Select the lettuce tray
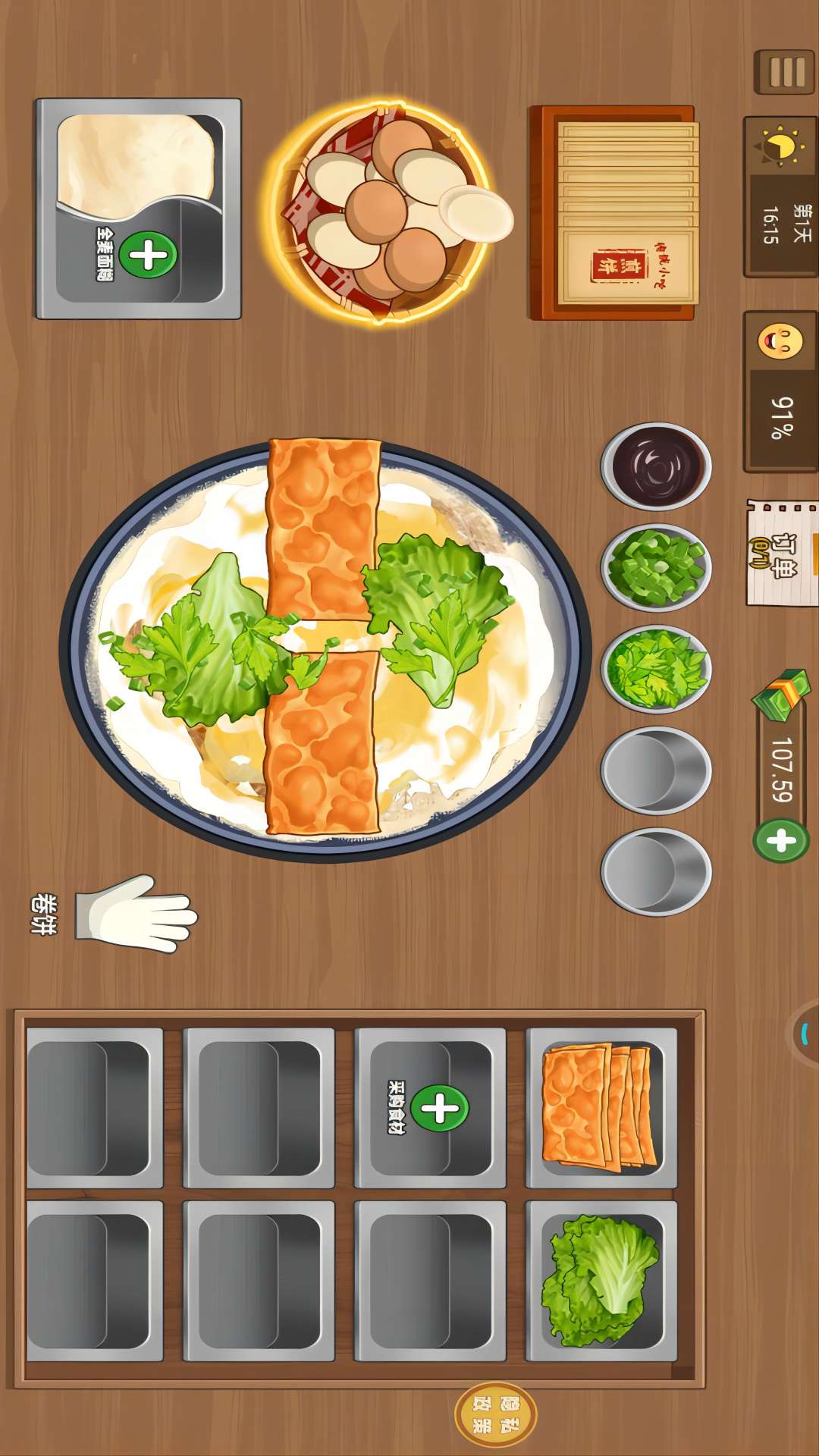This screenshot has height=1456, width=819. 601,1280
